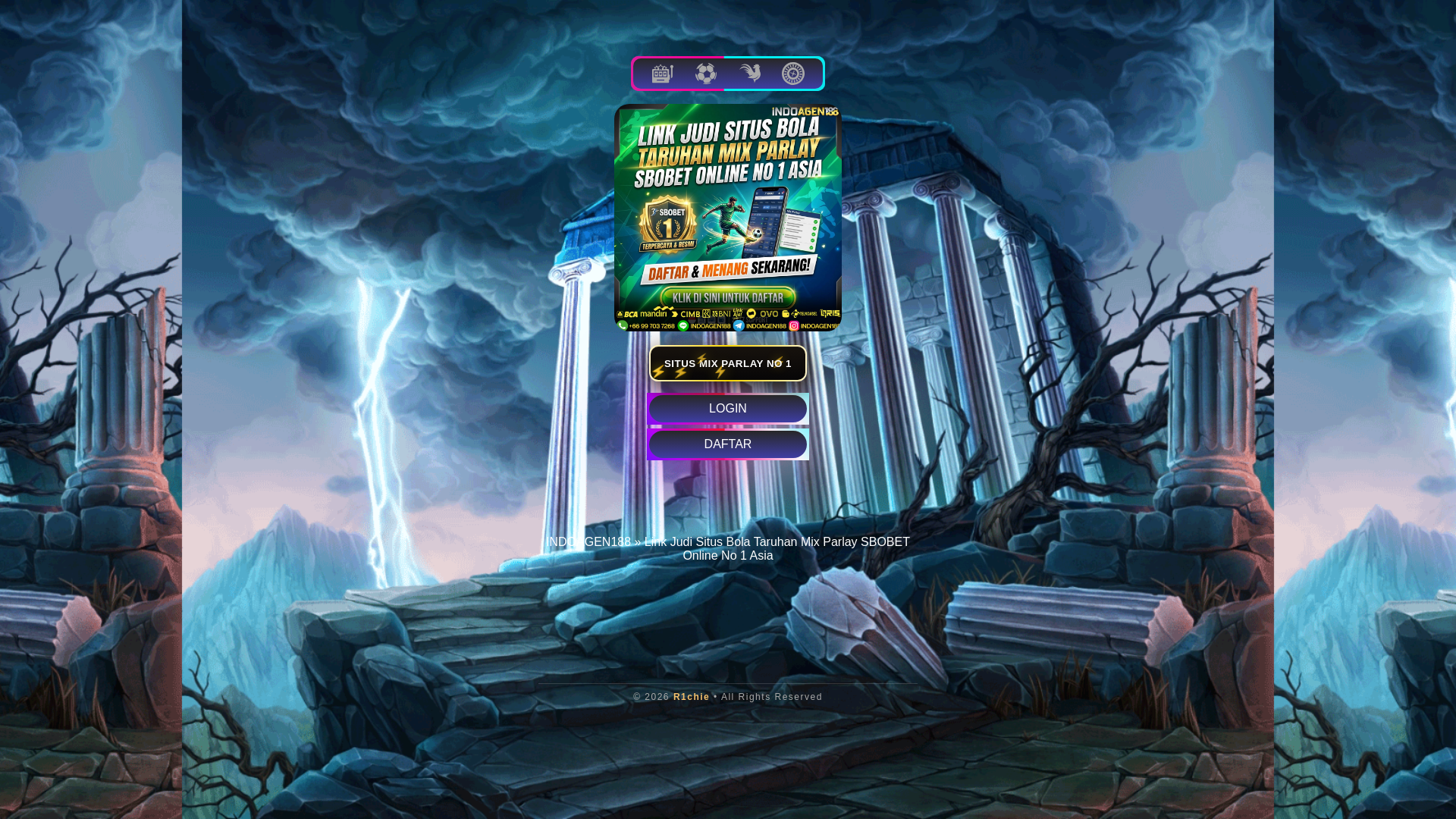Follow the R1chie footer link
This screenshot has height=819, width=1456.
[691, 697]
